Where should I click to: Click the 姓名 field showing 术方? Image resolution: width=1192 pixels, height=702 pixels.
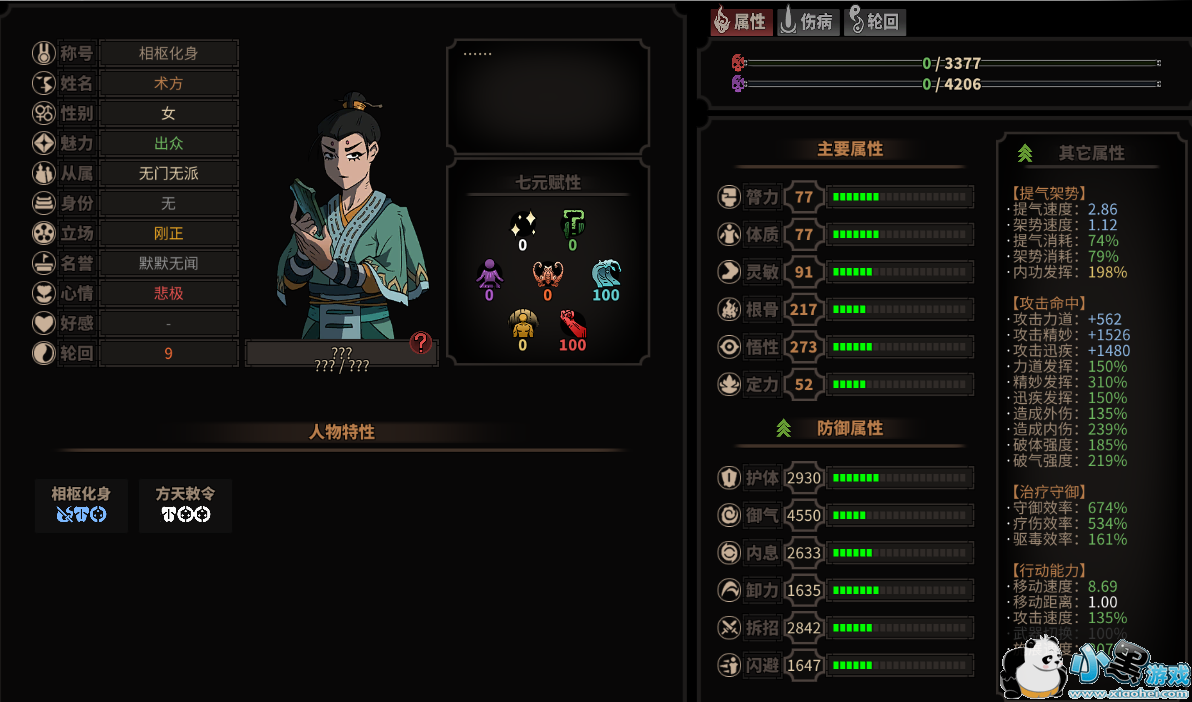click(168, 83)
